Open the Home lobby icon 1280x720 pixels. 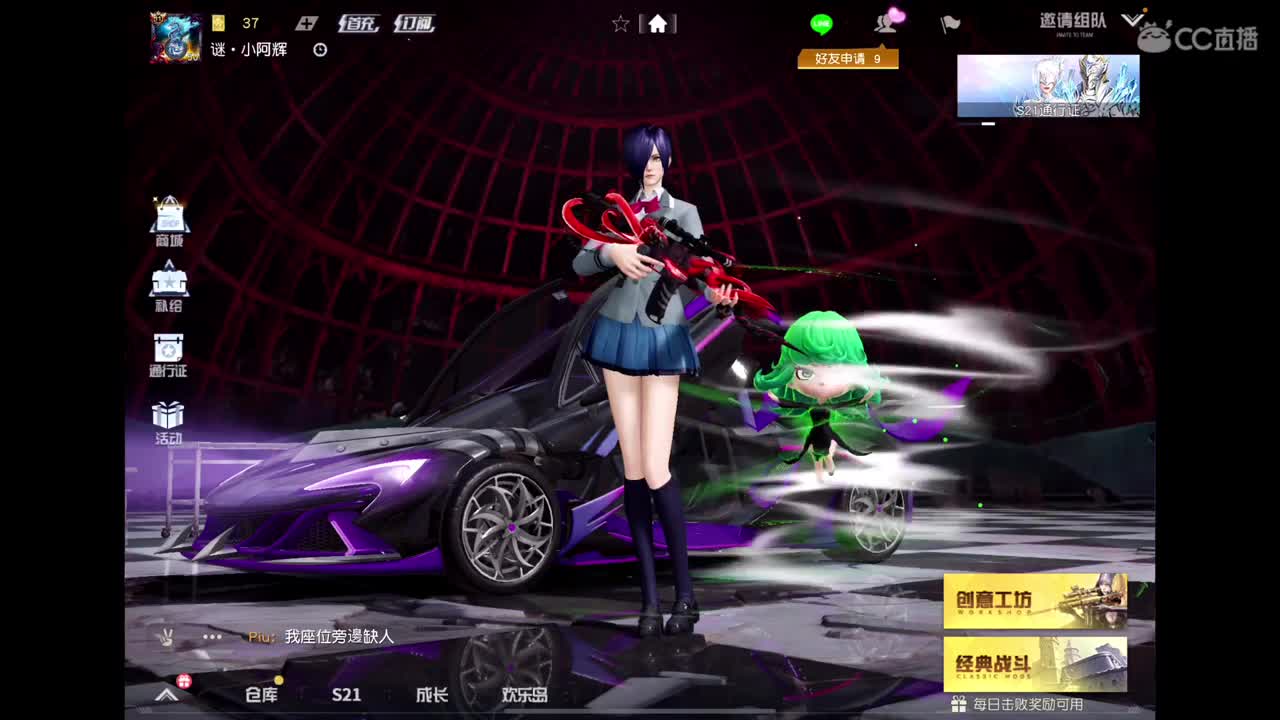tap(658, 24)
